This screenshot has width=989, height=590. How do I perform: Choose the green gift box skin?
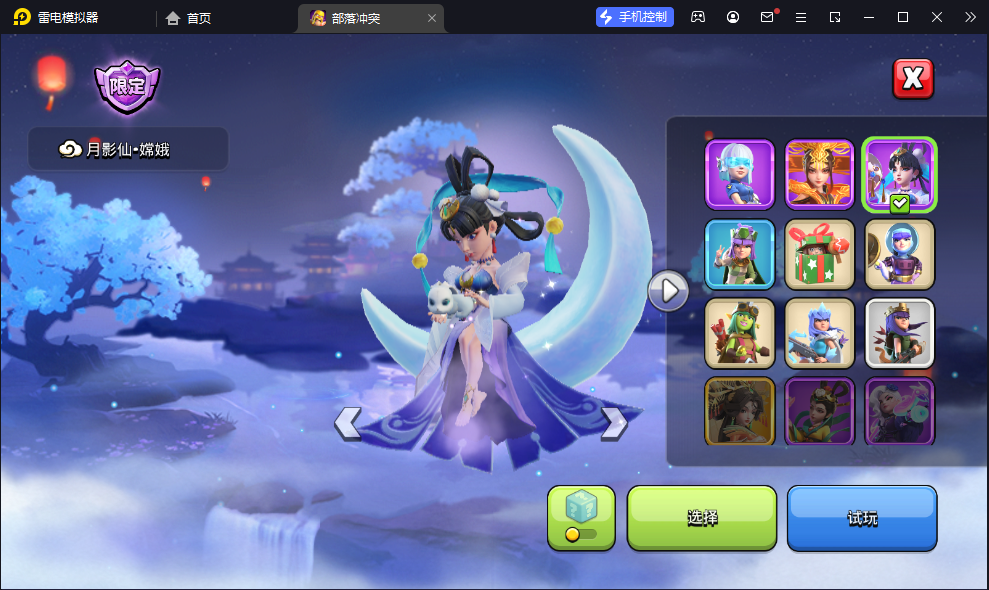(819, 253)
